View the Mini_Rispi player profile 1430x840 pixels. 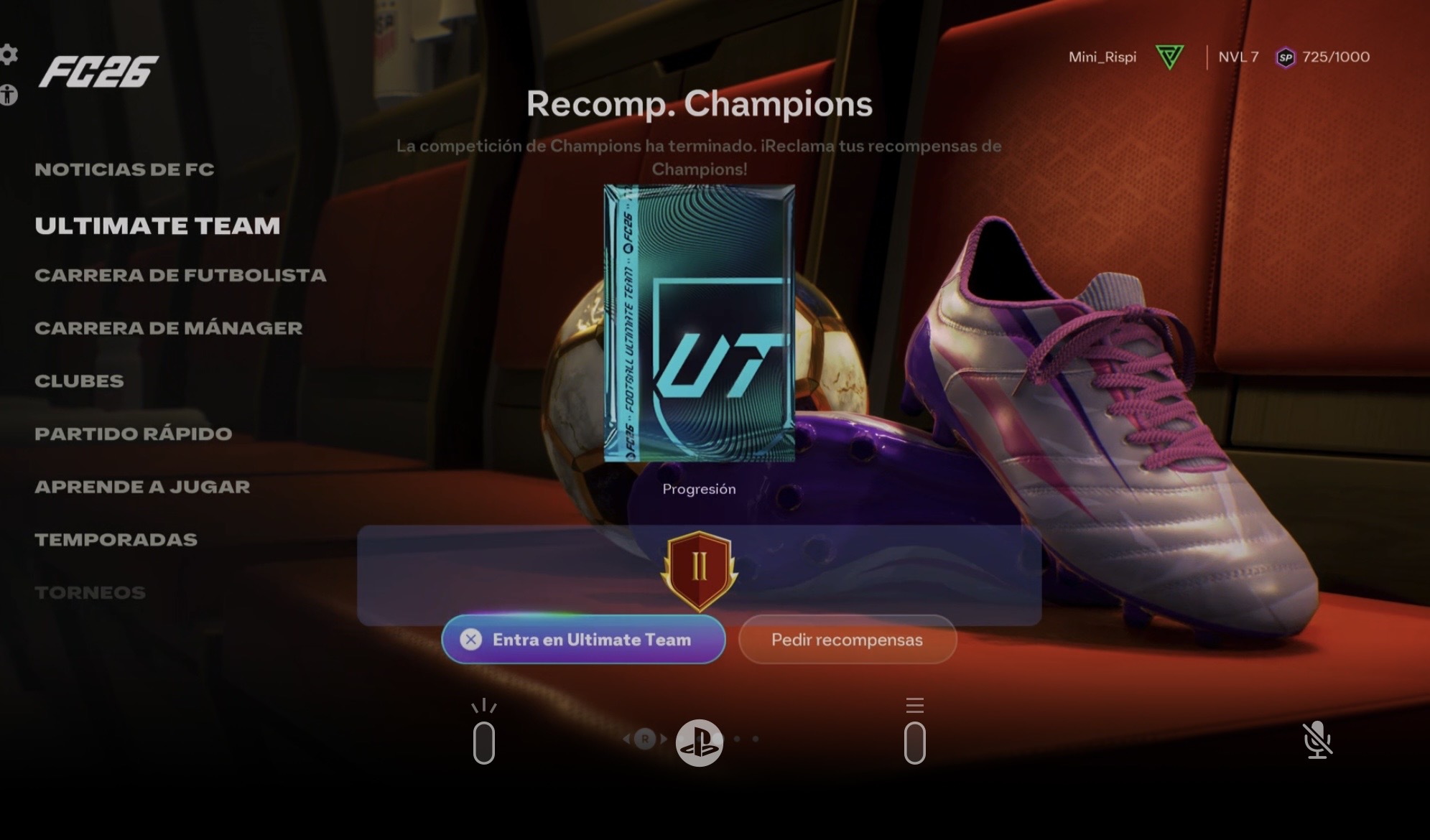pos(1102,57)
